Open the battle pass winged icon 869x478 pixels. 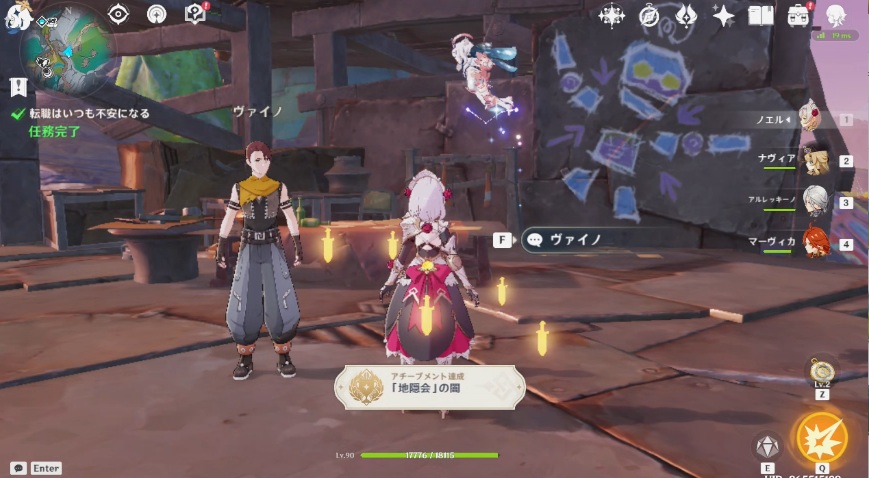[686, 15]
